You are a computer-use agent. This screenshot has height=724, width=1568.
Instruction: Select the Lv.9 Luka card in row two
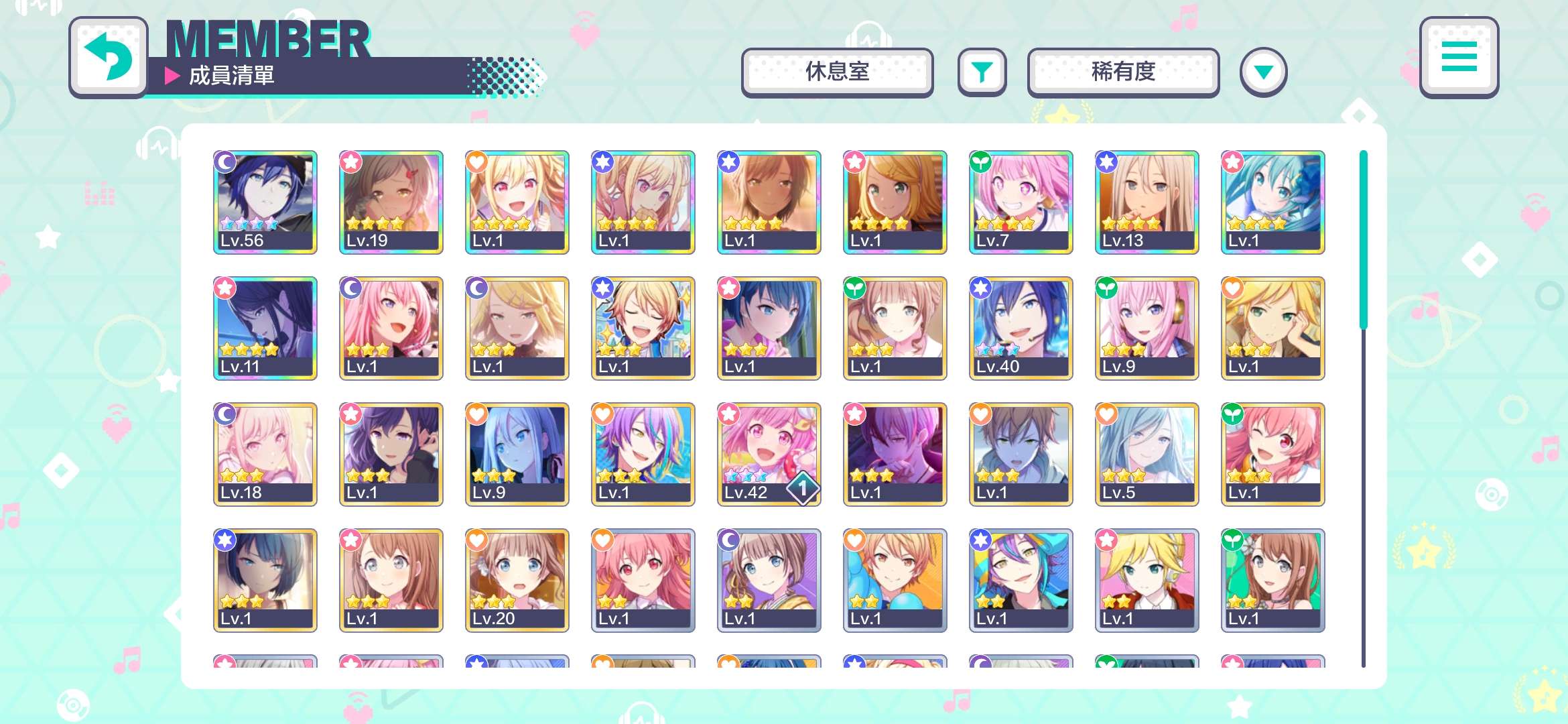(x=1147, y=327)
